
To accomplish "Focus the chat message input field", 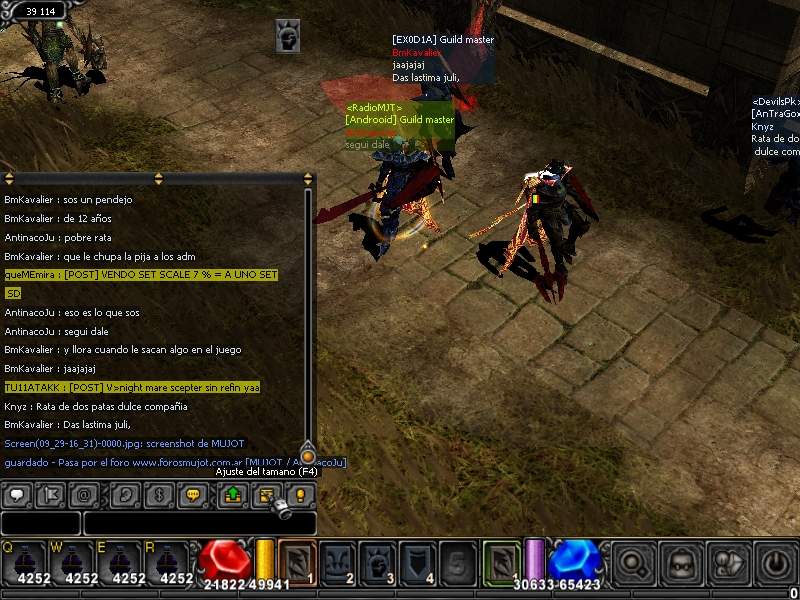I will click(200, 523).
